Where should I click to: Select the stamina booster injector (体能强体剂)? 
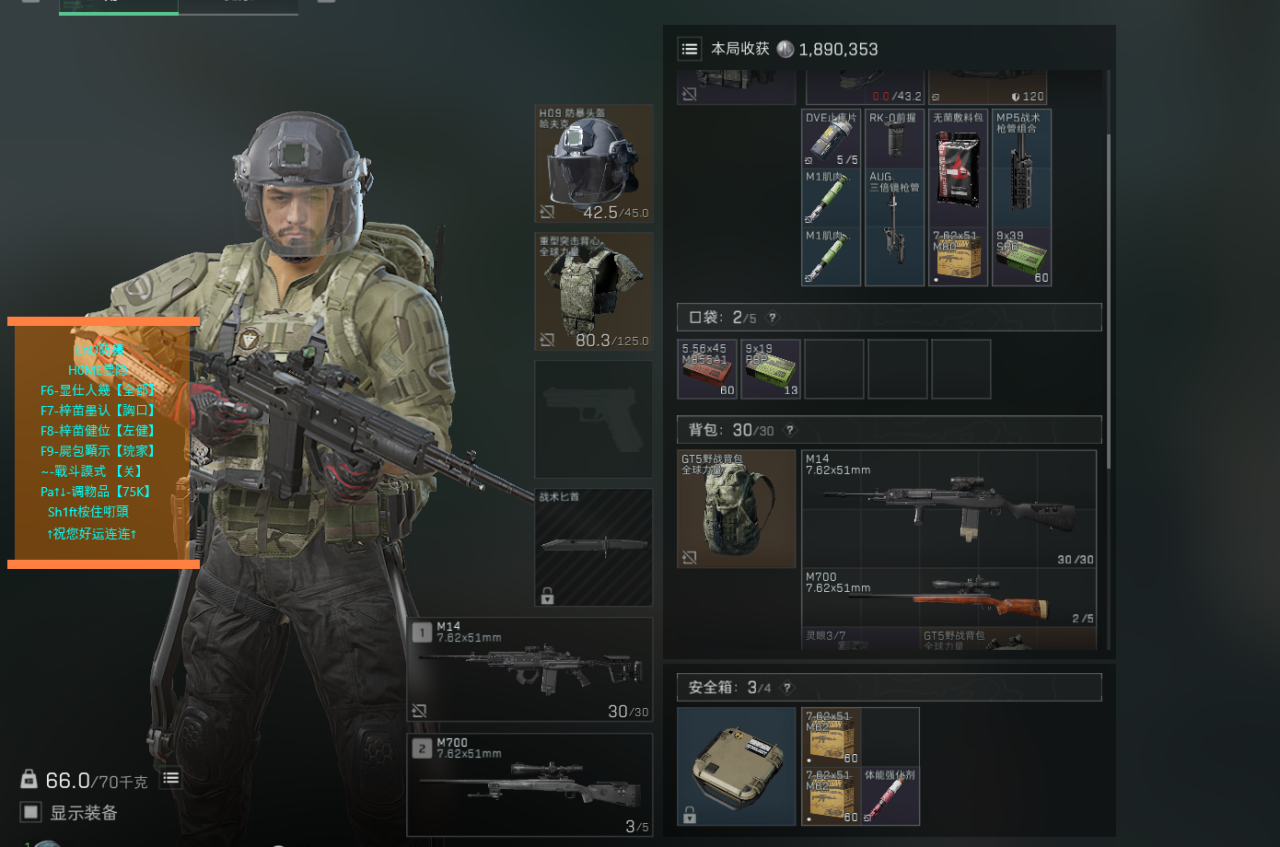click(890, 796)
